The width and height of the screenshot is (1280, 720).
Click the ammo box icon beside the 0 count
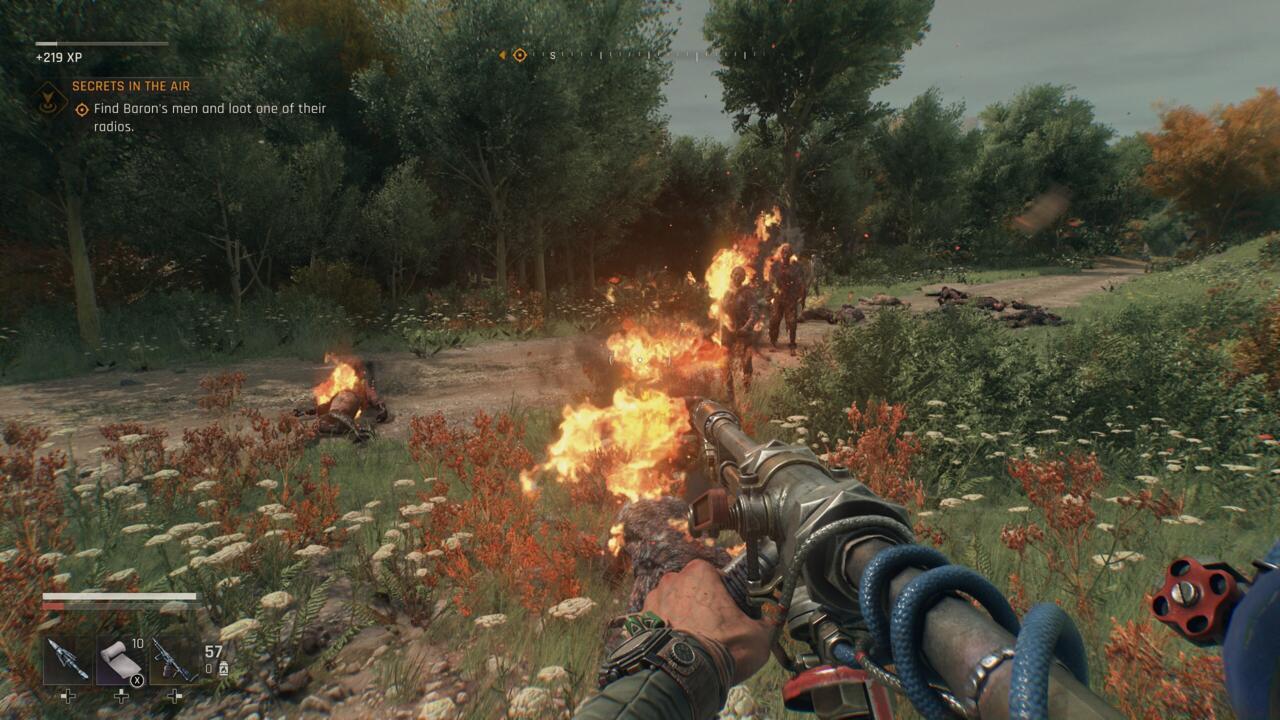[x=224, y=669]
